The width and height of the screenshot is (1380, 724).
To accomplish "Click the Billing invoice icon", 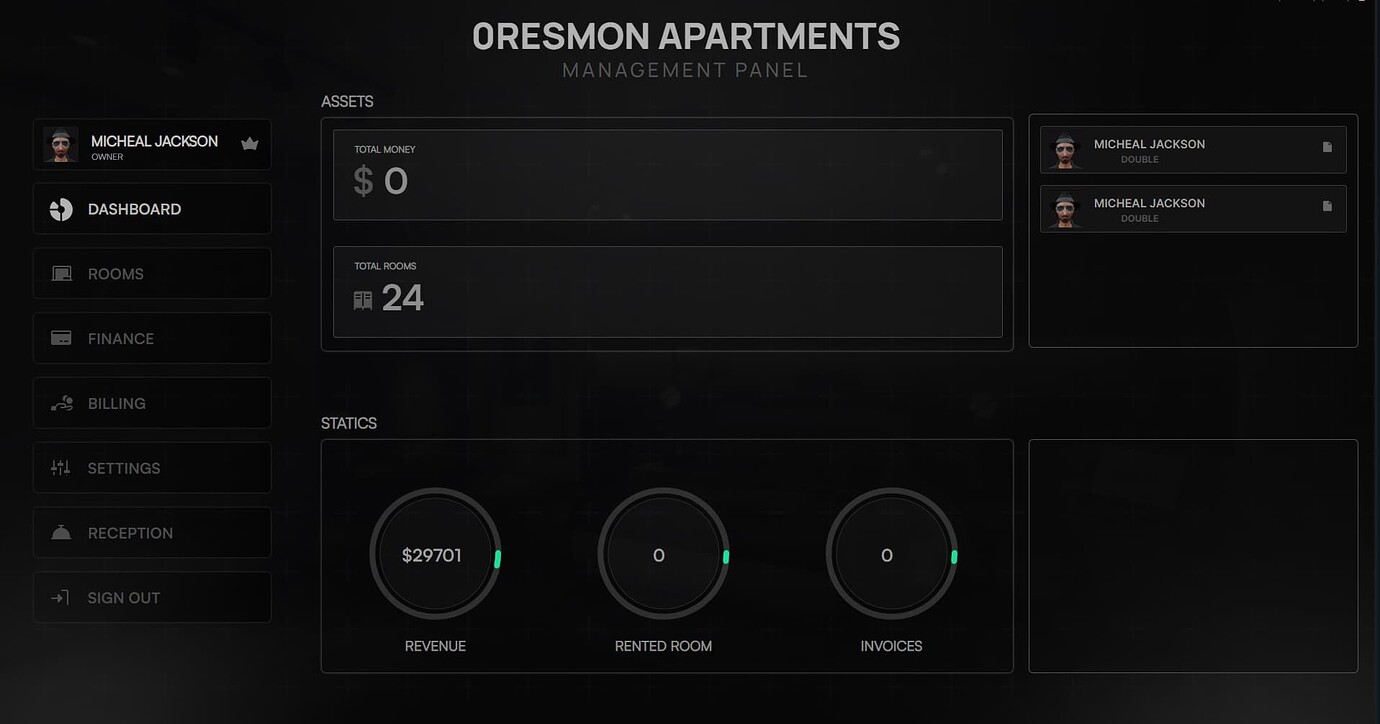I will click(x=61, y=403).
